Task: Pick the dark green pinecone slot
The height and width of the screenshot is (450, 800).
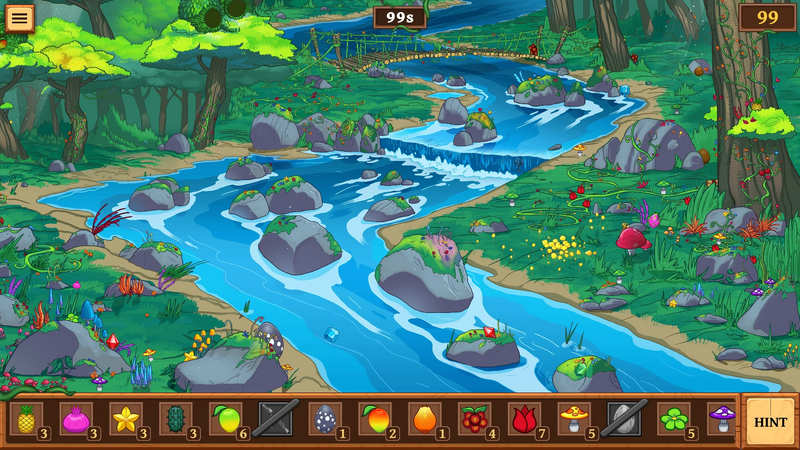Action: click(x=176, y=418)
